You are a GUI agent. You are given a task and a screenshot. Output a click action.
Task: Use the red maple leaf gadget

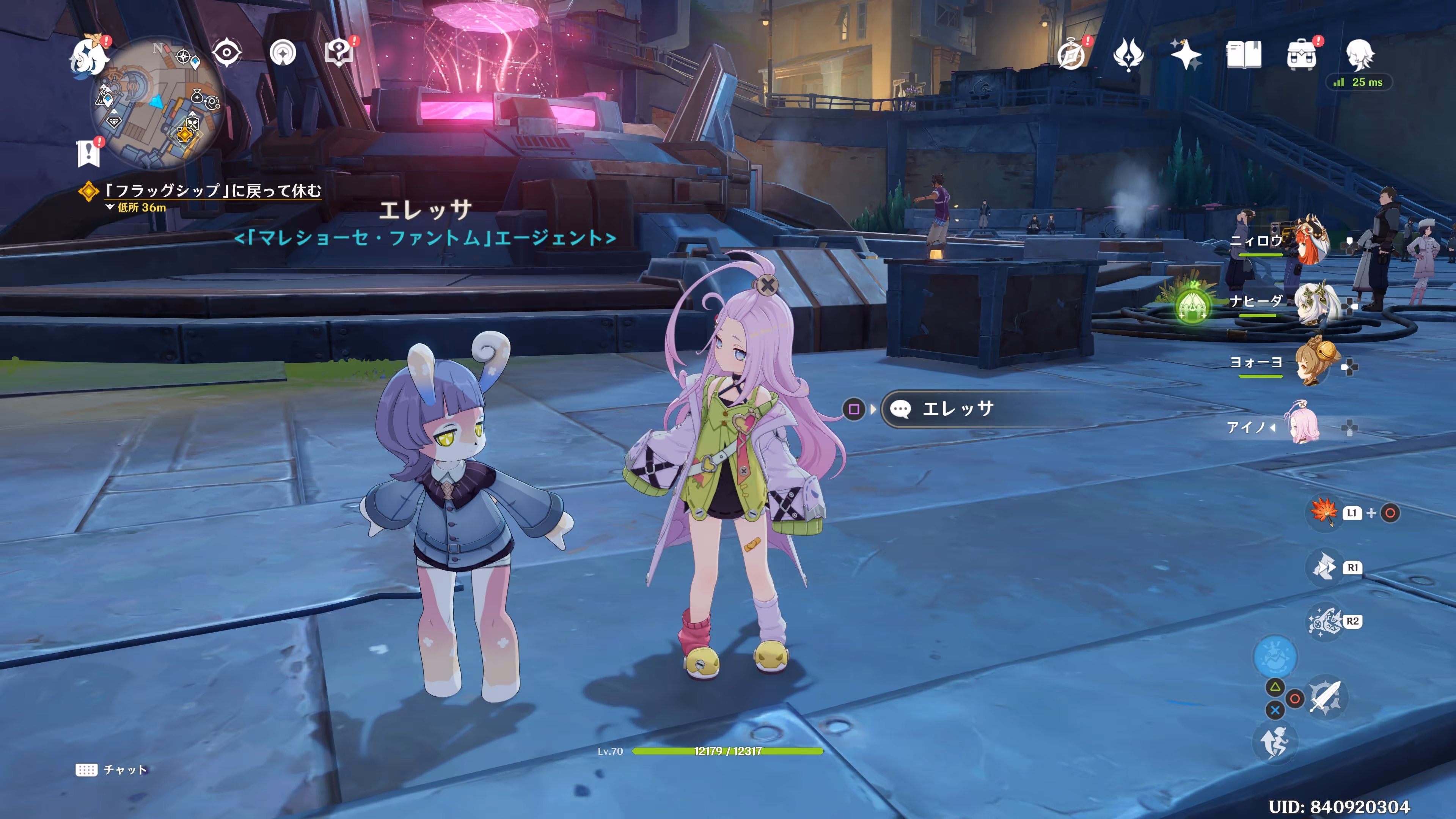click(1324, 512)
